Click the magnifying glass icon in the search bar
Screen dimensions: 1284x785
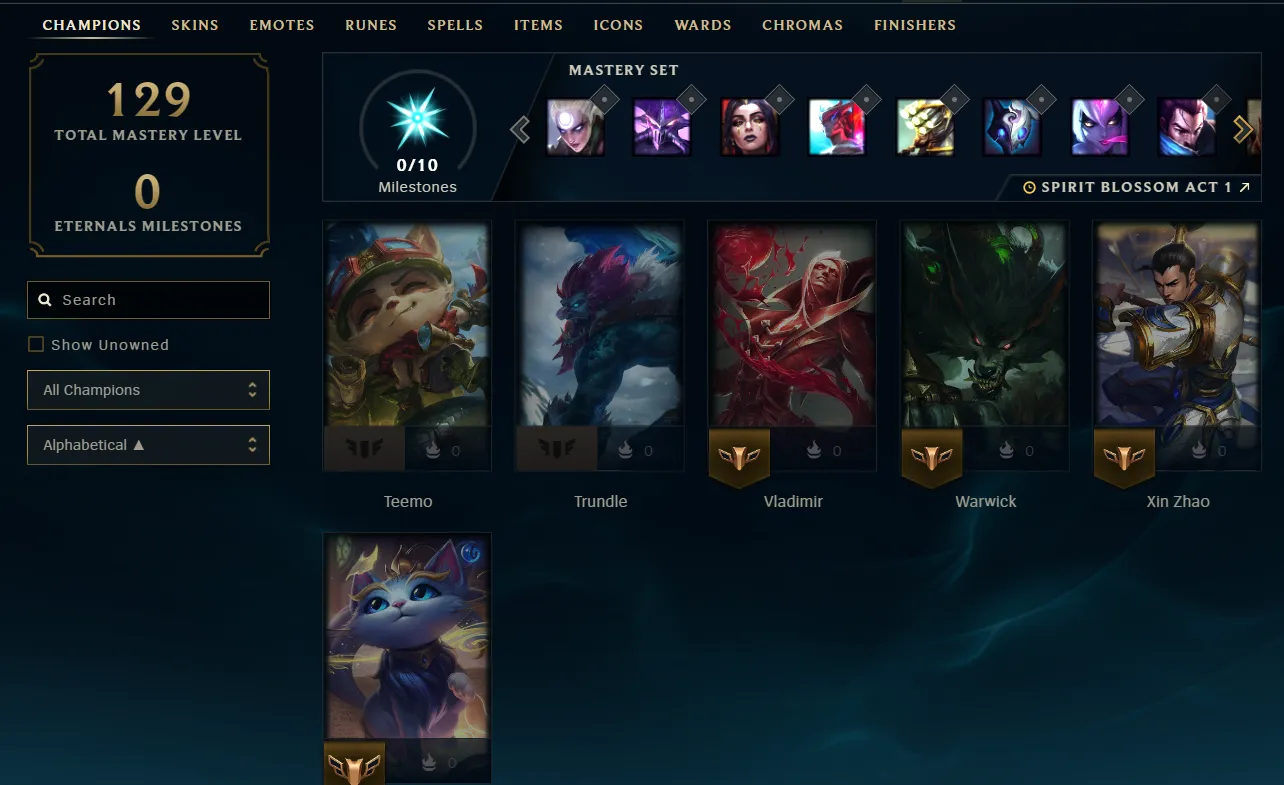[45, 299]
